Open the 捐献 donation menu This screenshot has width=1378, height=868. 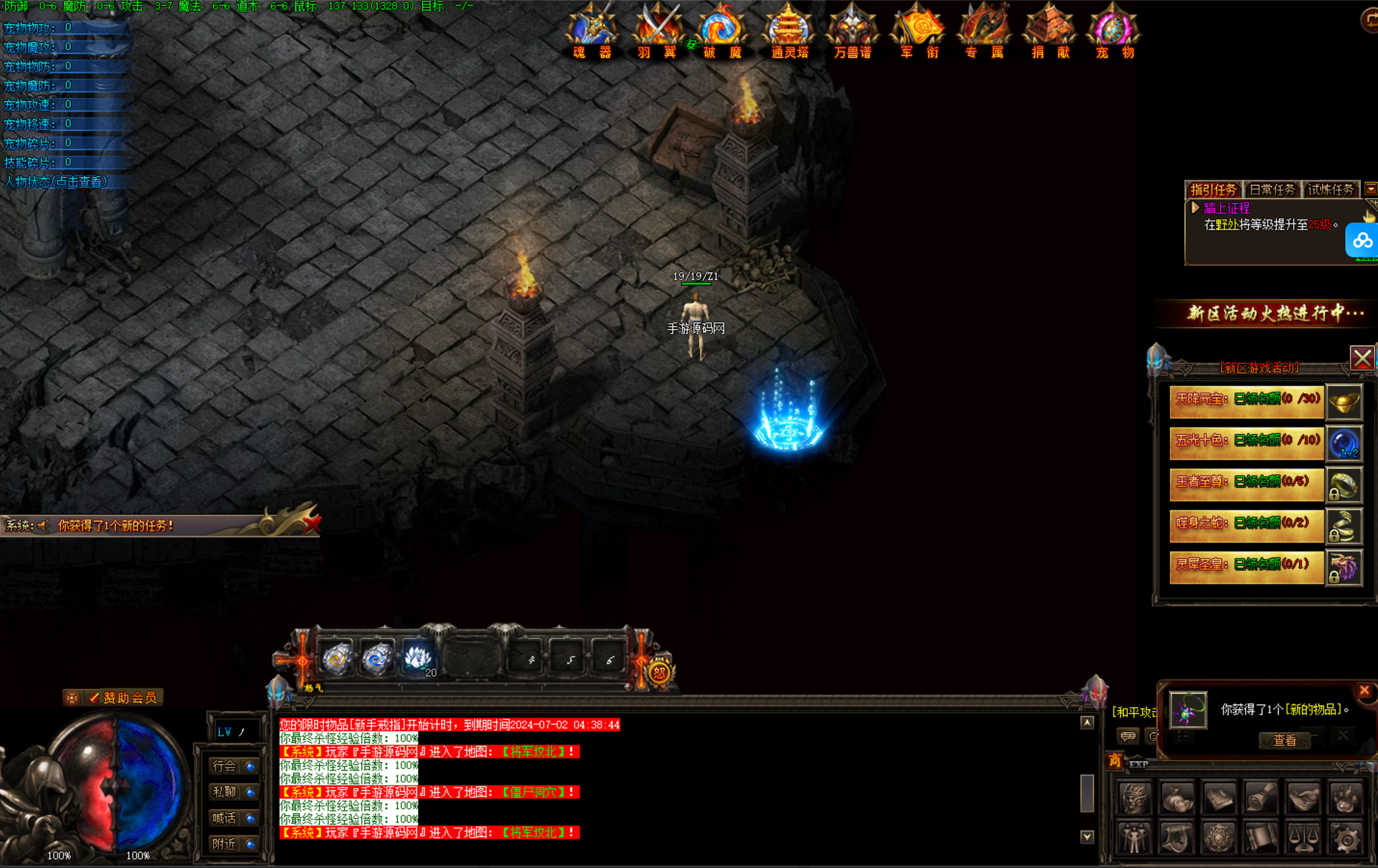tap(1049, 32)
